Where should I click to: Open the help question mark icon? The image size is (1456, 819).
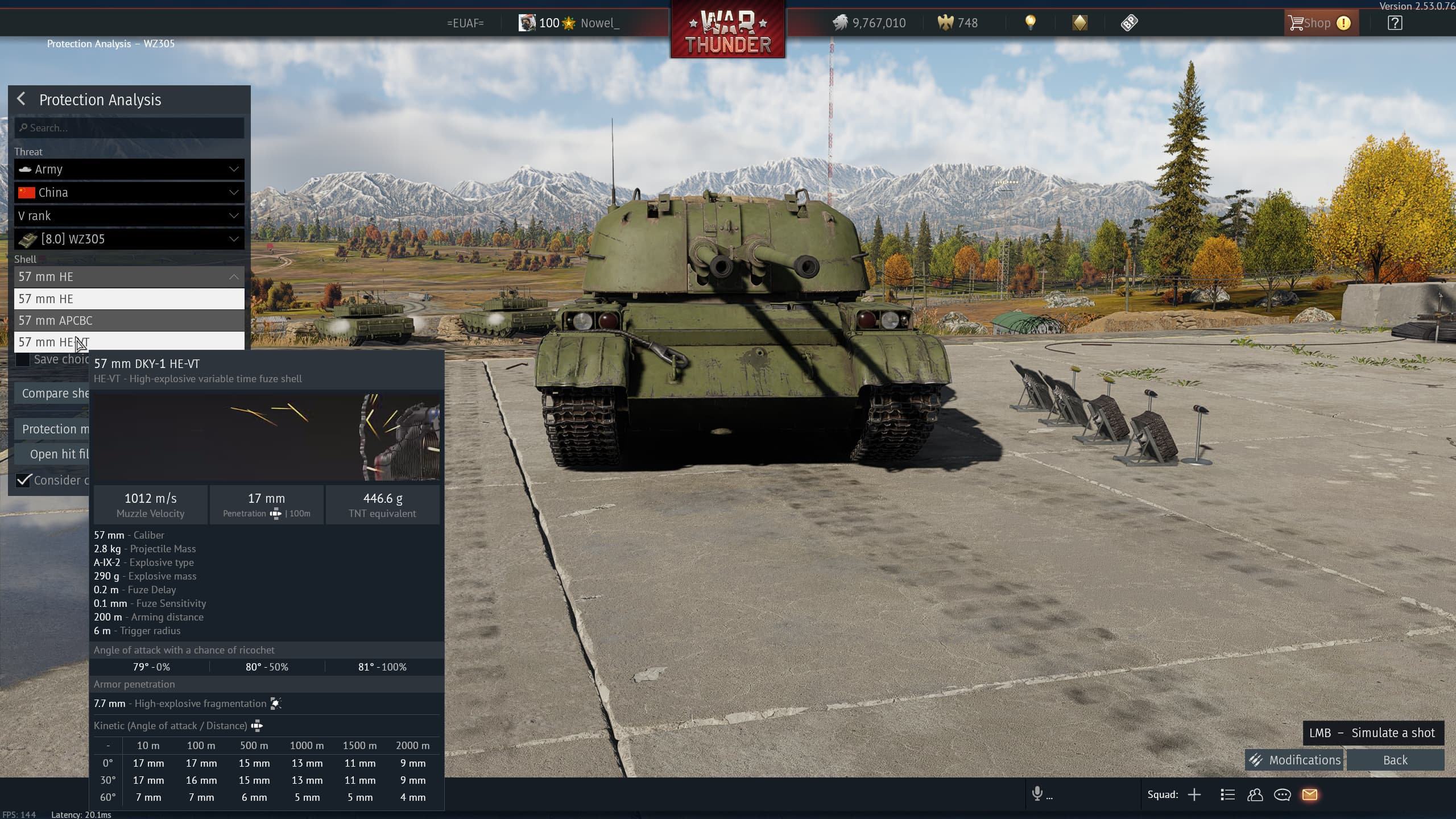1395,23
